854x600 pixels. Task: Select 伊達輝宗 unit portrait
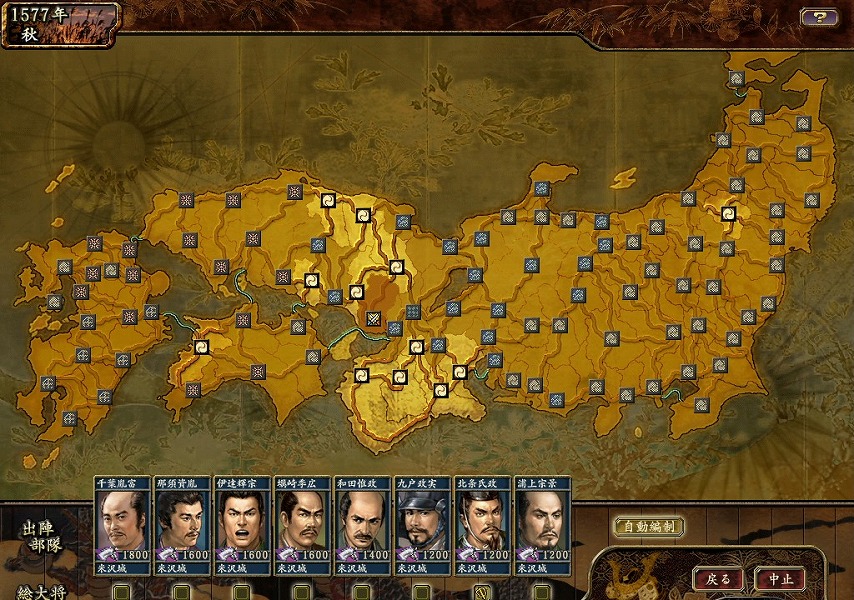(243, 524)
